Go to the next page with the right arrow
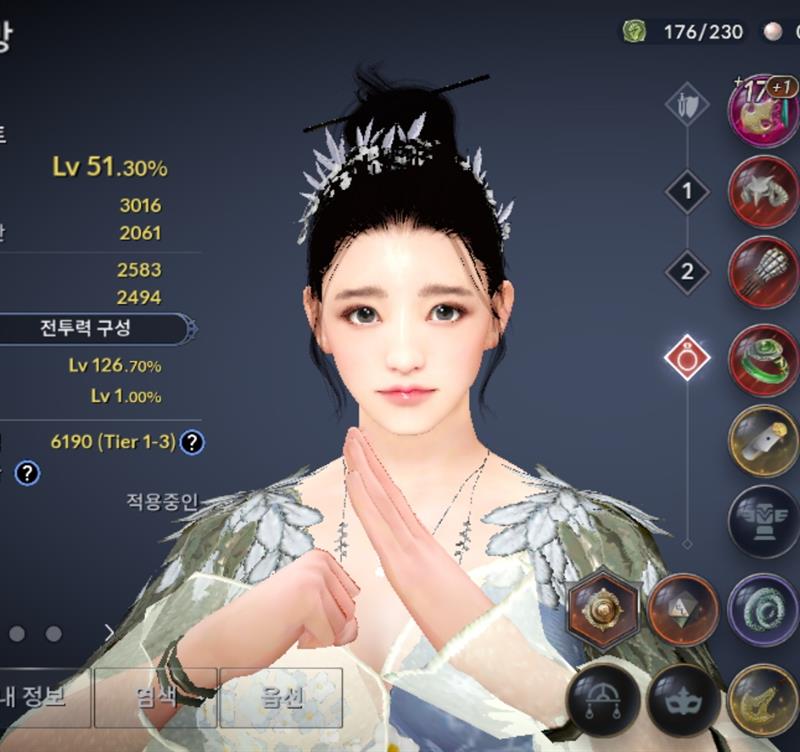 [110, 633]
